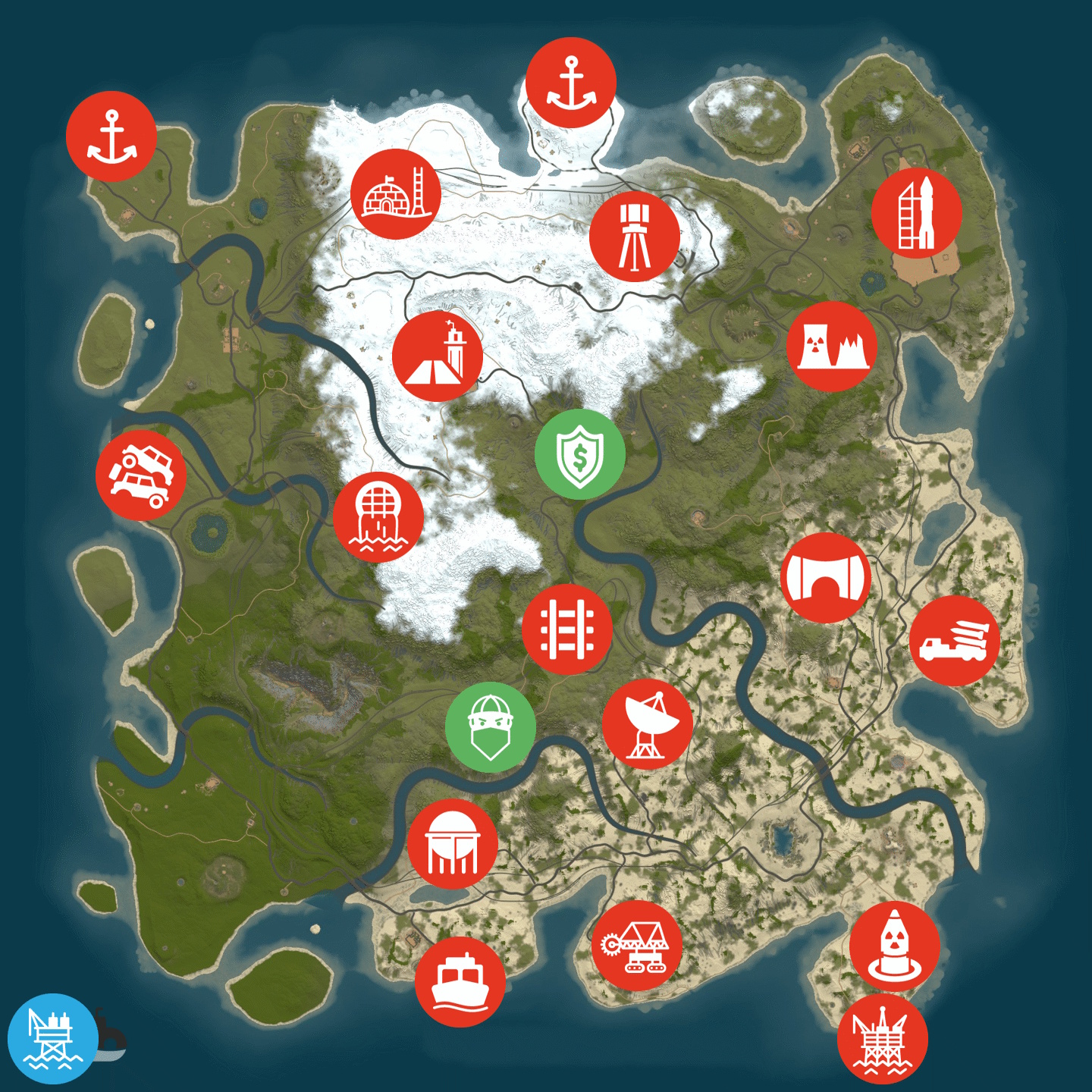Screen dimensions: 1092x1092
Task: Open the blue oil rig marker
Action: (52, 1038)
